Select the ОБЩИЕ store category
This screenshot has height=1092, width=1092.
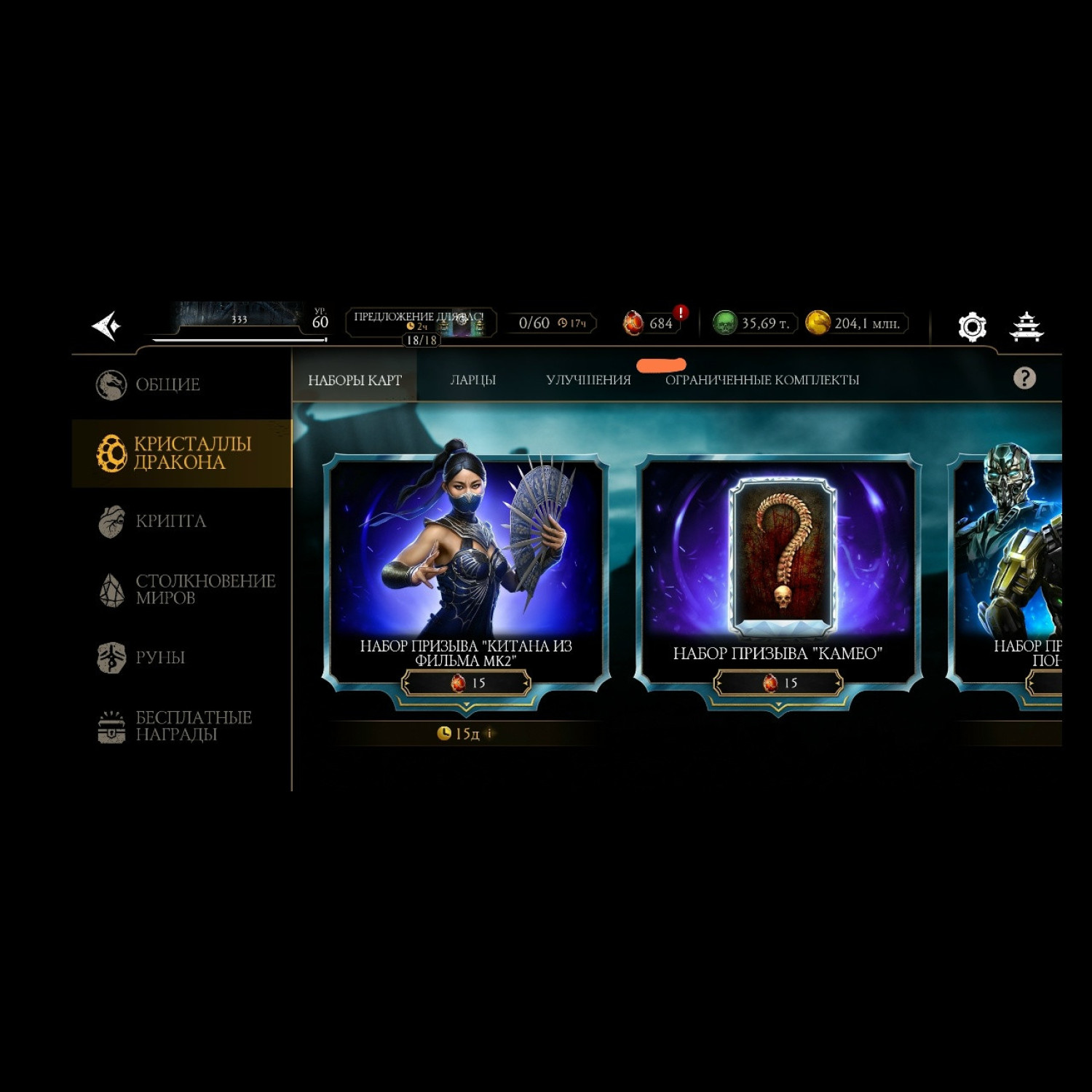pos(167,384)
